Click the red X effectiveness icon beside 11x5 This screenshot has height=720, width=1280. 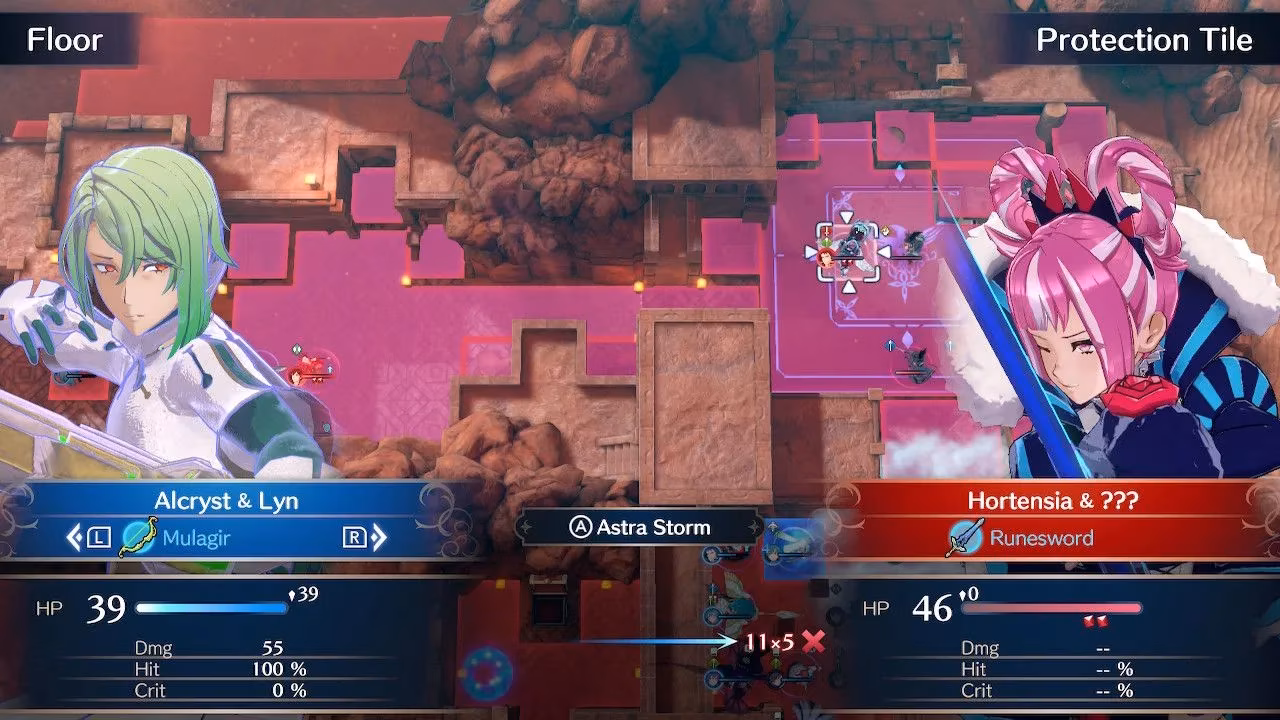point(812,640)
